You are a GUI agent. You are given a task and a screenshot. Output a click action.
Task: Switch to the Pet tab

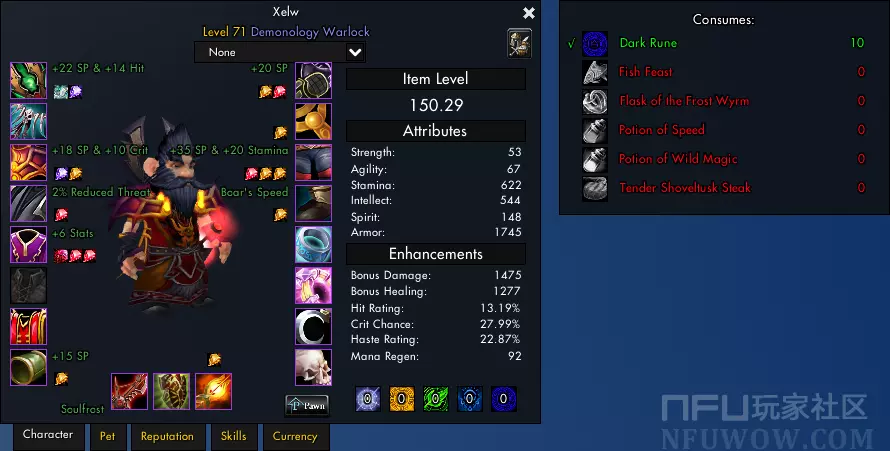point(107,436)
